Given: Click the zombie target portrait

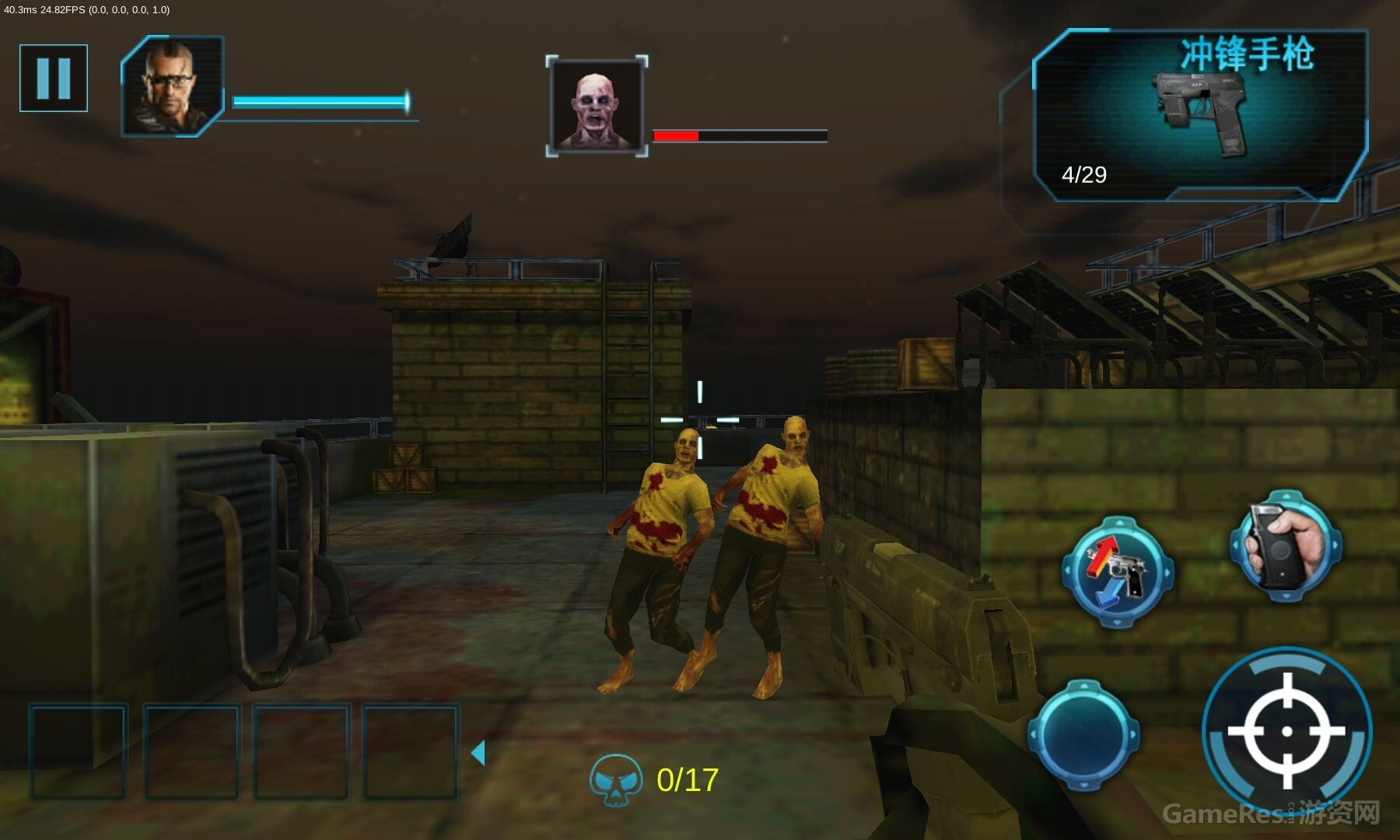Looking at the screenshot, I should pos(597,106).
